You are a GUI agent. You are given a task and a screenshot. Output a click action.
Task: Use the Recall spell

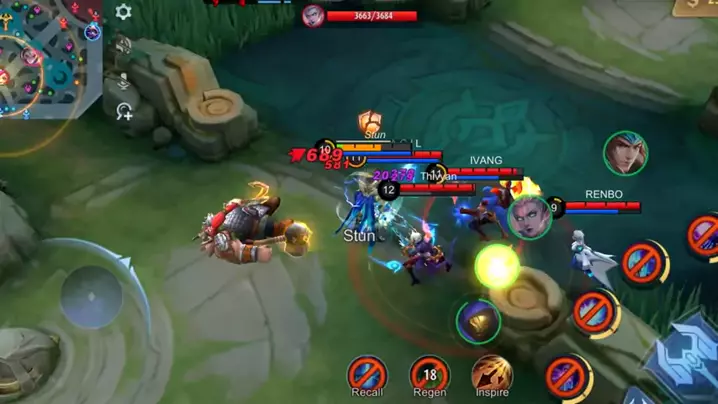pos(367,374)
